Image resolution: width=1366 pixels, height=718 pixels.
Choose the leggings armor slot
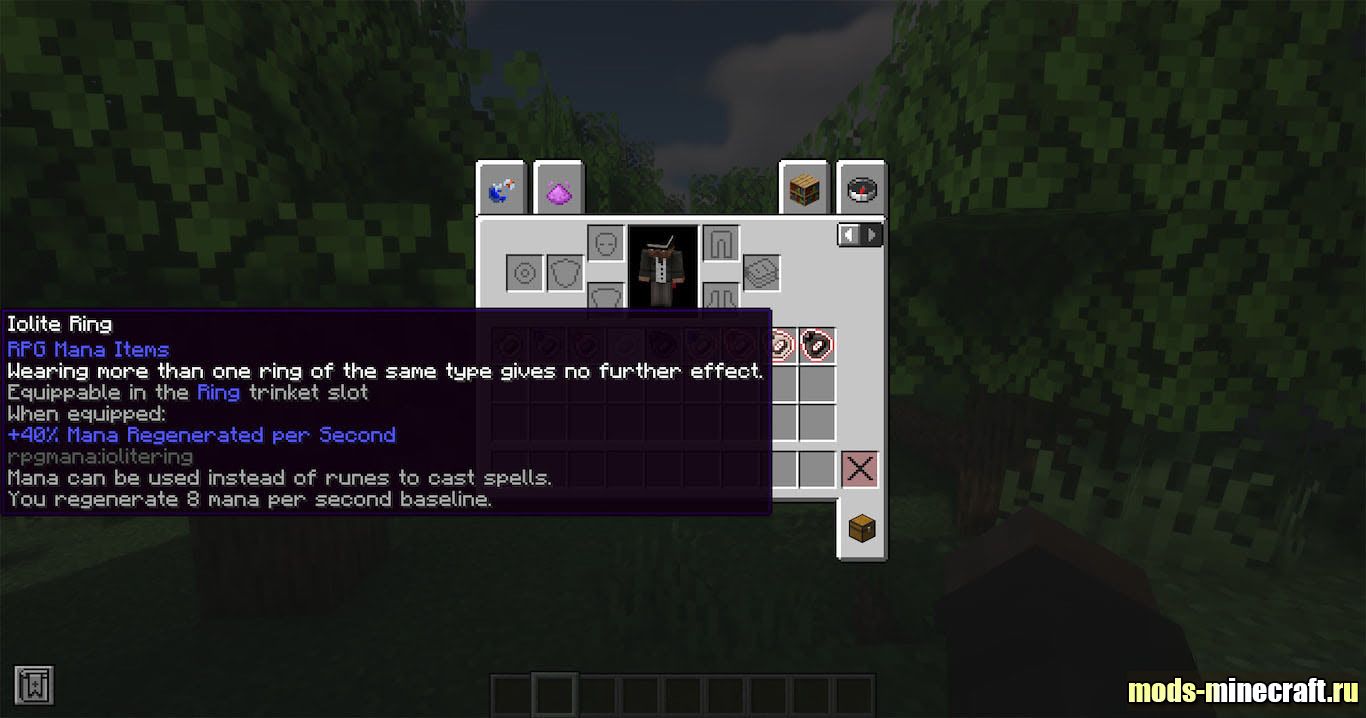(x=720, y=243)
